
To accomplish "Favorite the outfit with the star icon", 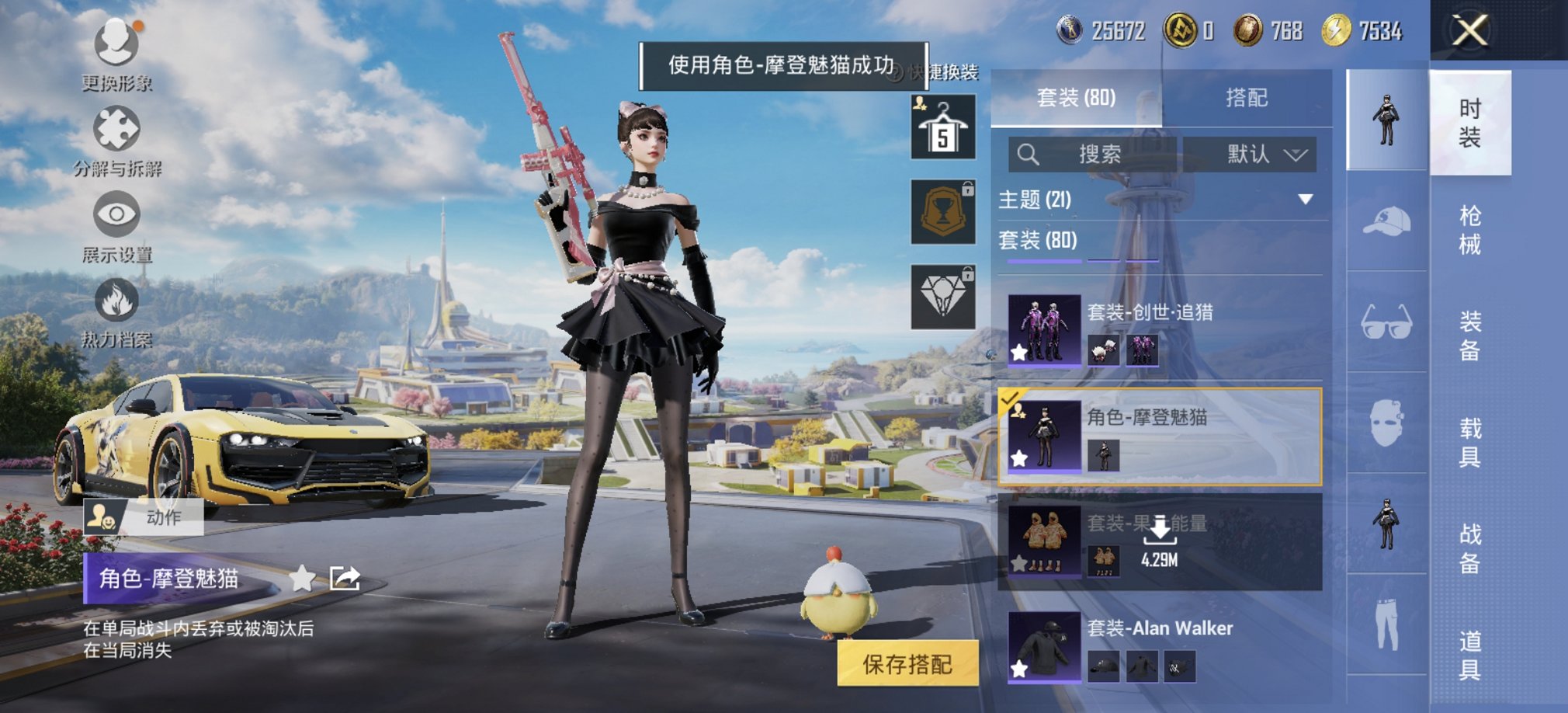I will click(x=302, y=579).
